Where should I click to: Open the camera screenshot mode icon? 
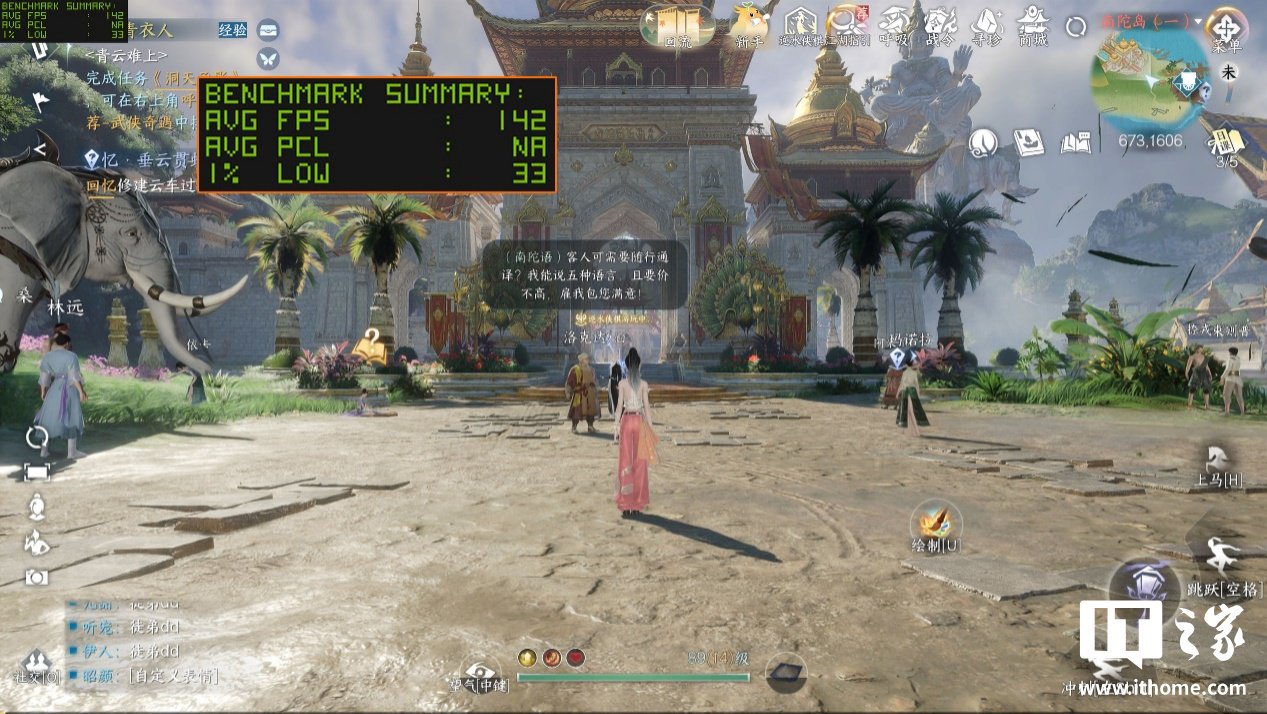[x=37, y=576]
